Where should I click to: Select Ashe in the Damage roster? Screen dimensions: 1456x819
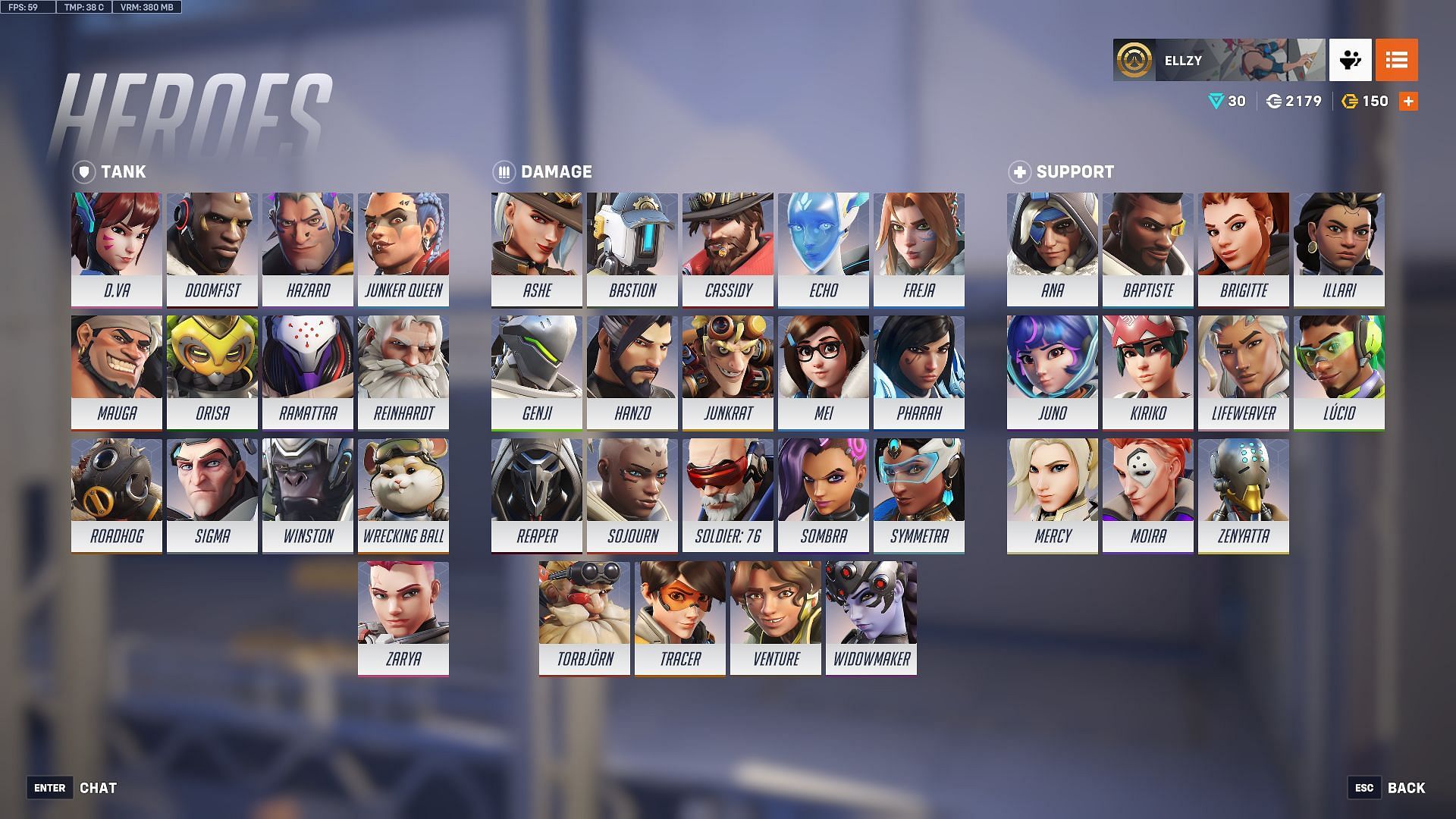tap(536, 249)
